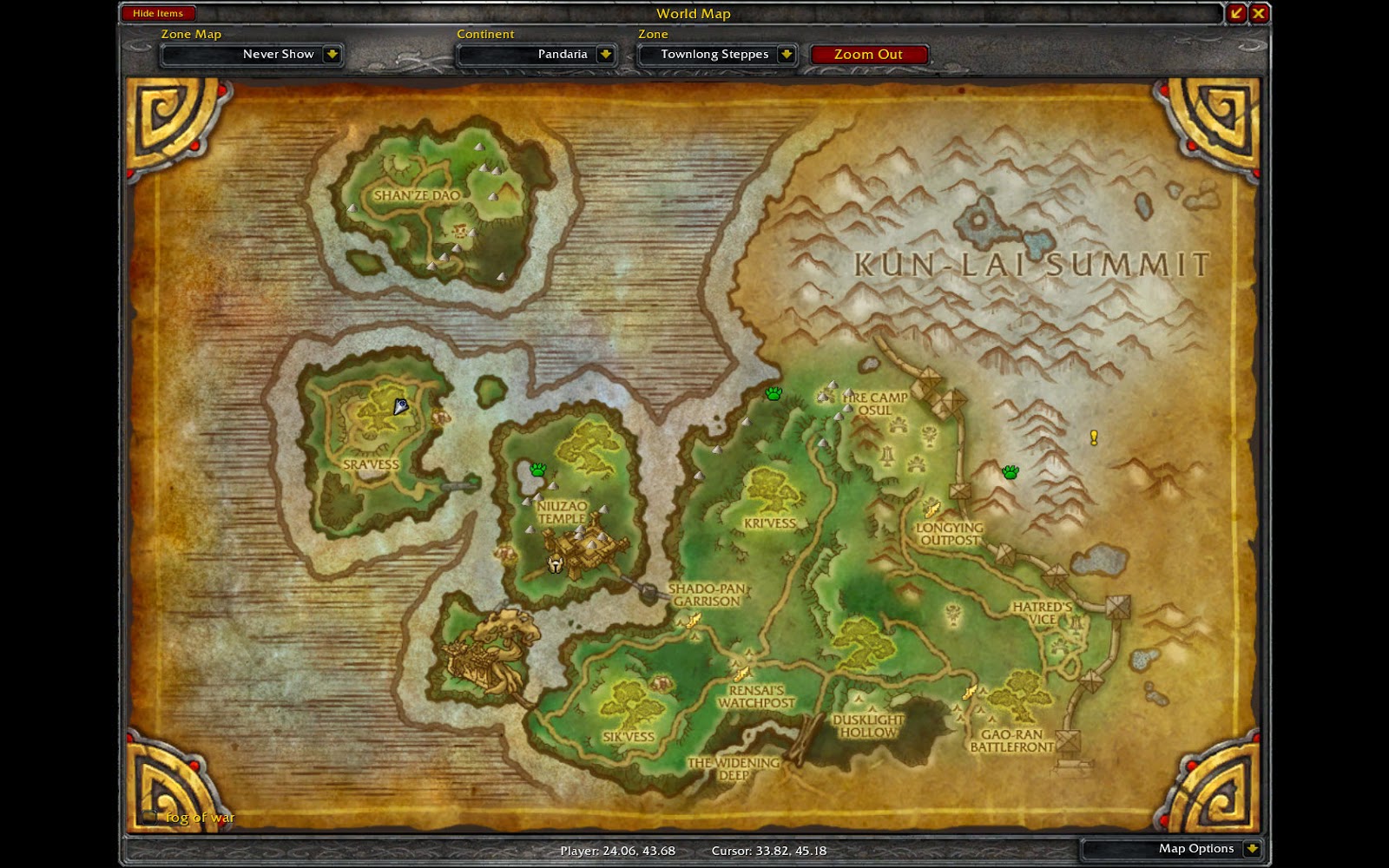Click the lightning icon near Shado-Pan Garrison
This screenshot has height=868, width=1389.
pyautogui.click(x=692, y=619)
